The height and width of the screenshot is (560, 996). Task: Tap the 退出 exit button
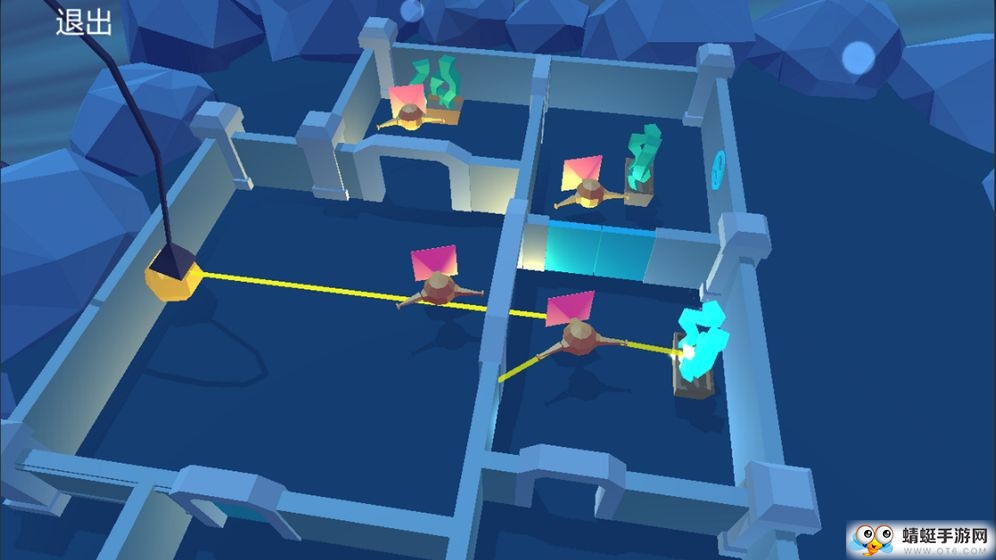click(84, 23)
